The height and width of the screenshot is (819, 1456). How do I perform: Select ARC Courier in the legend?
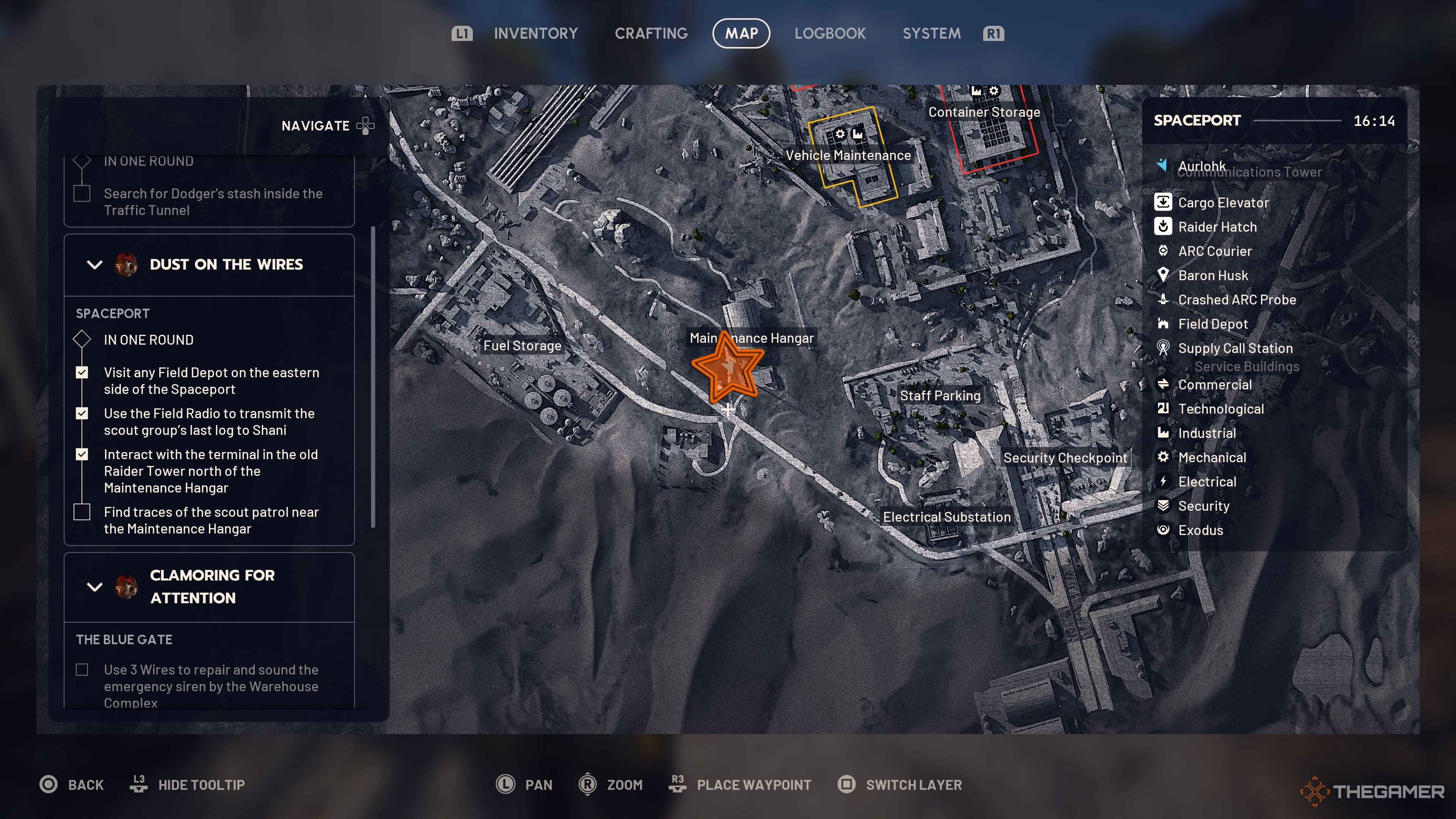click(x=1214, y=251)
